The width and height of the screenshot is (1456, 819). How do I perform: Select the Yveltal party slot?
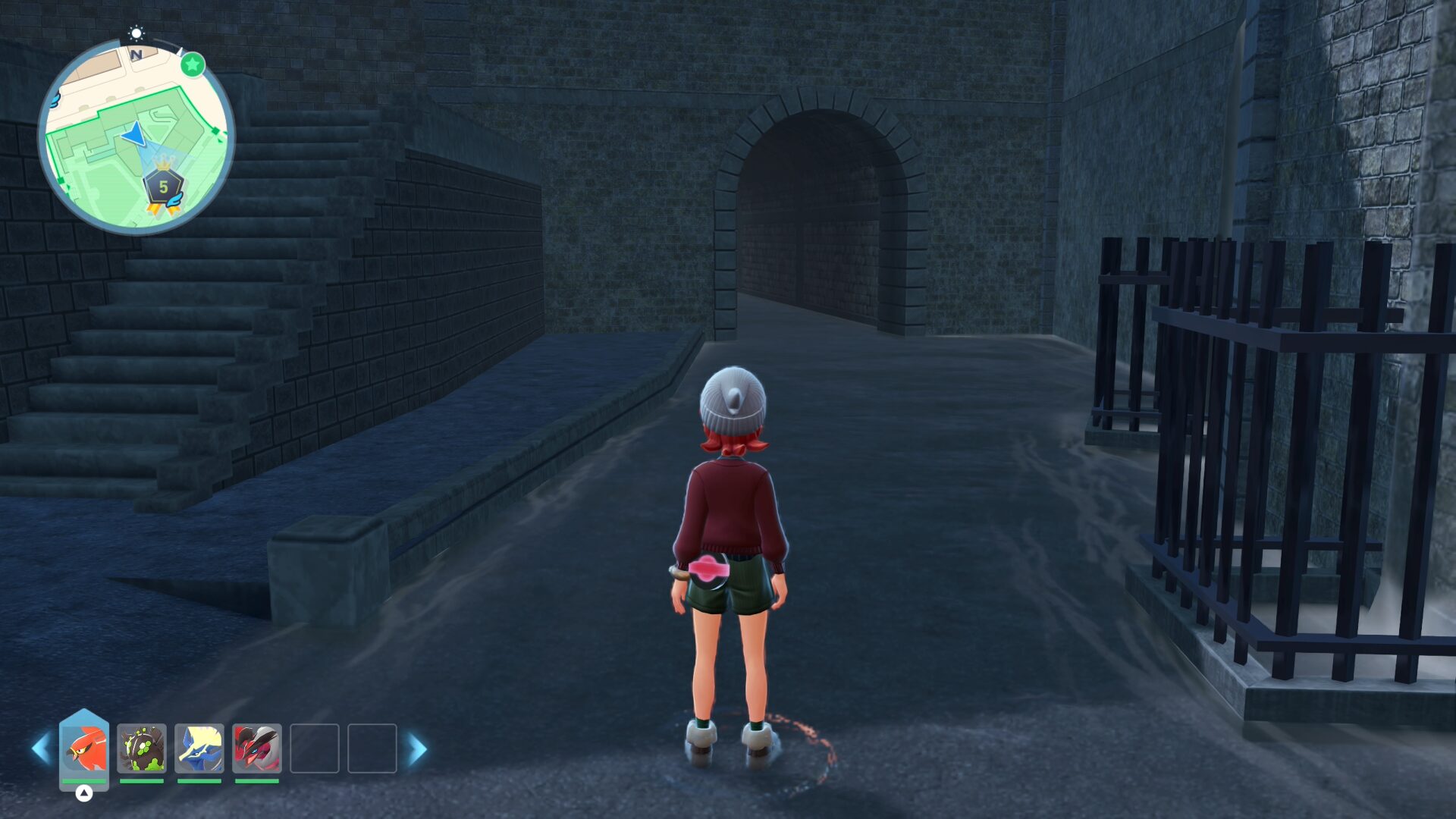click(257, 748)
